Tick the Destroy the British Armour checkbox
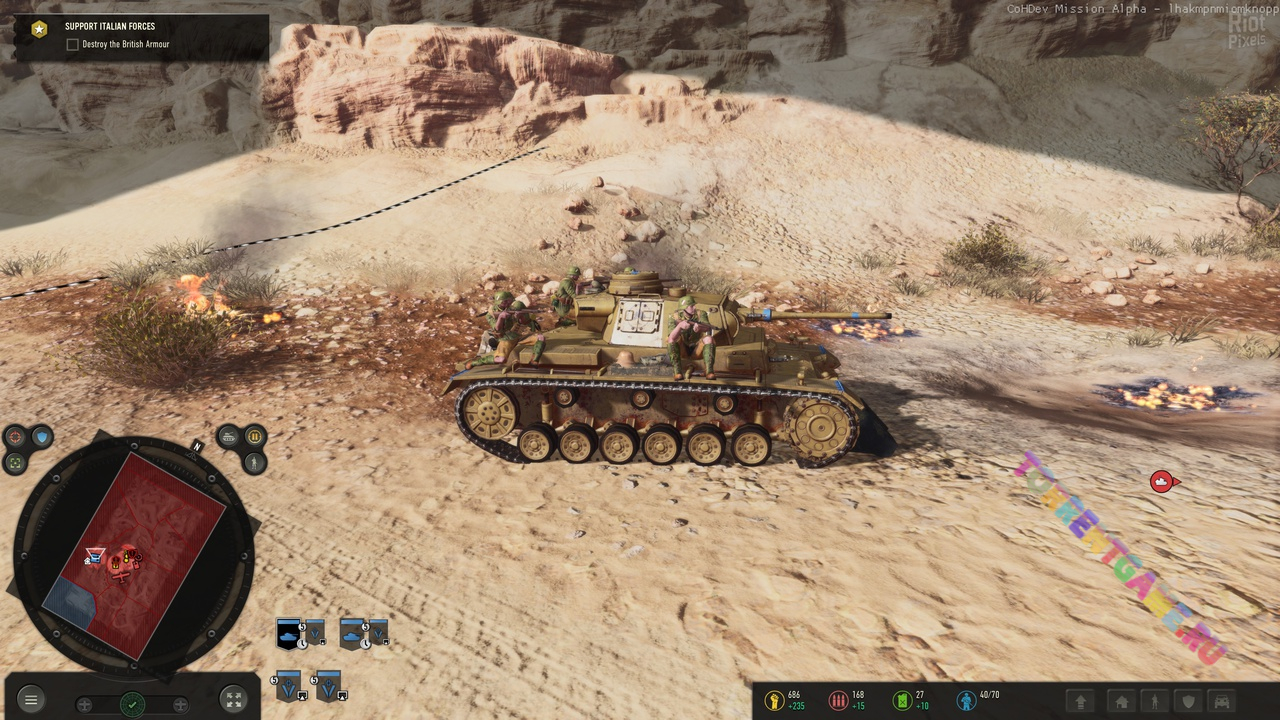The width and height of the screenshot is (1280, 720). pos(72,45)
